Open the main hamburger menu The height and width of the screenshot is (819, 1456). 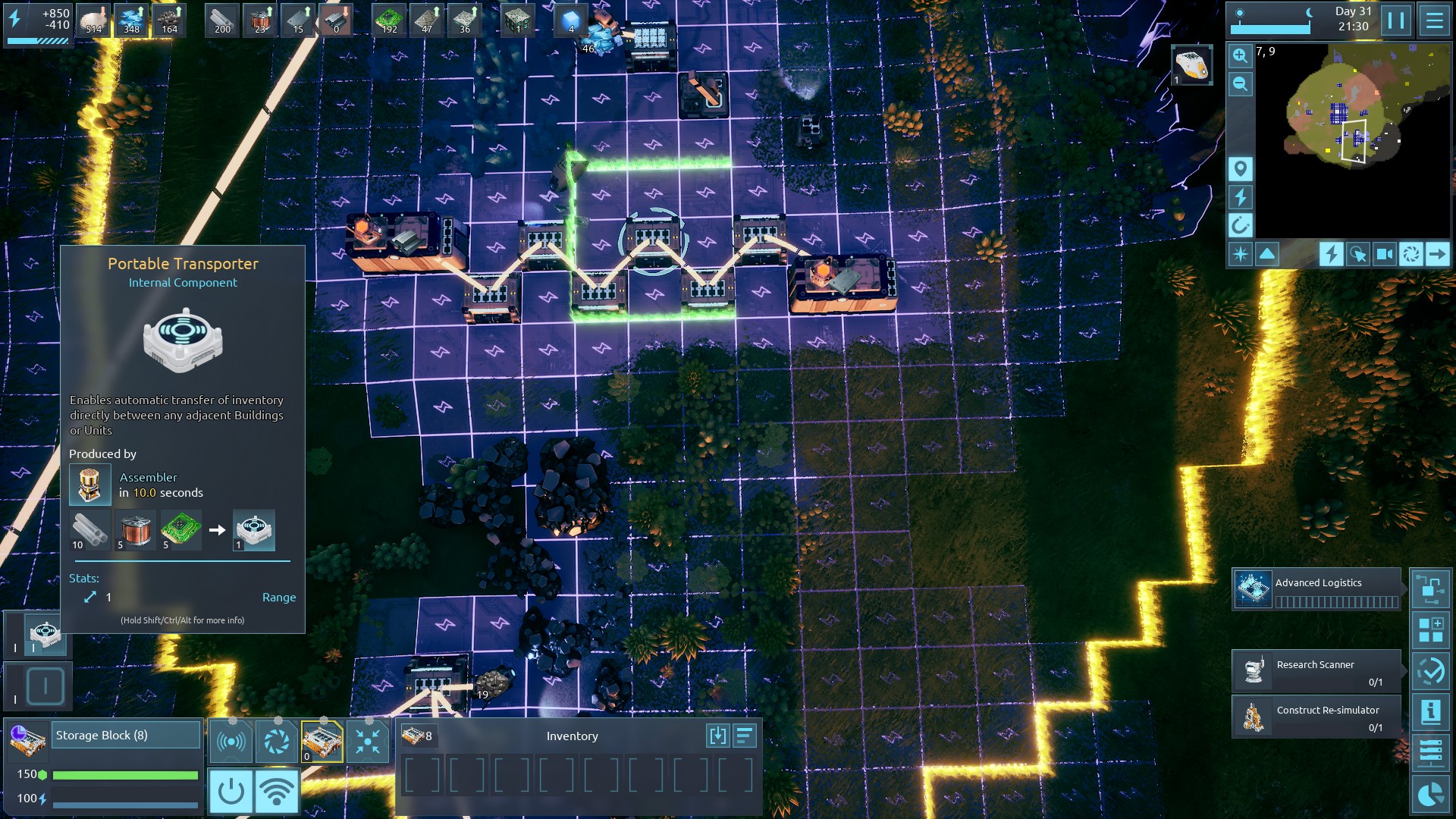[x=1434, y=20]
